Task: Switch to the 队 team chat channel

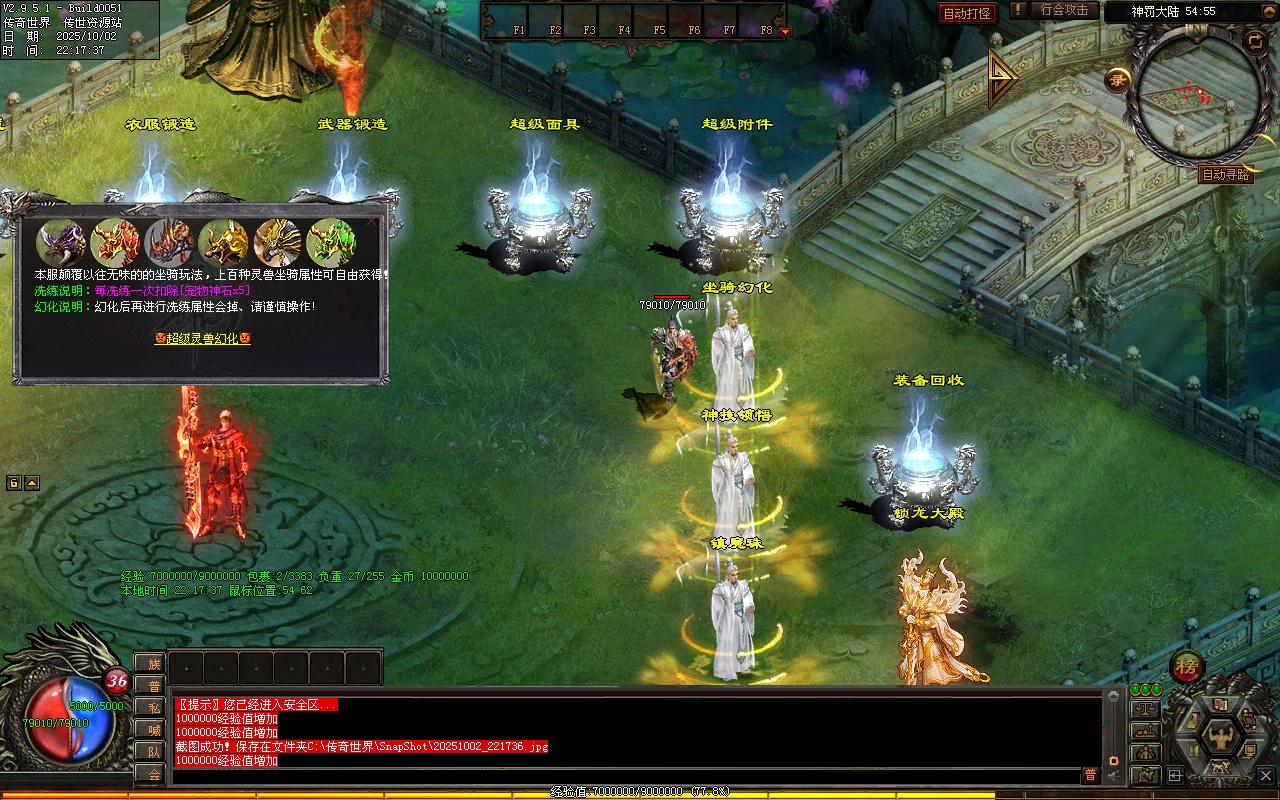Action: pyautogui.click(x=153, y=752)
